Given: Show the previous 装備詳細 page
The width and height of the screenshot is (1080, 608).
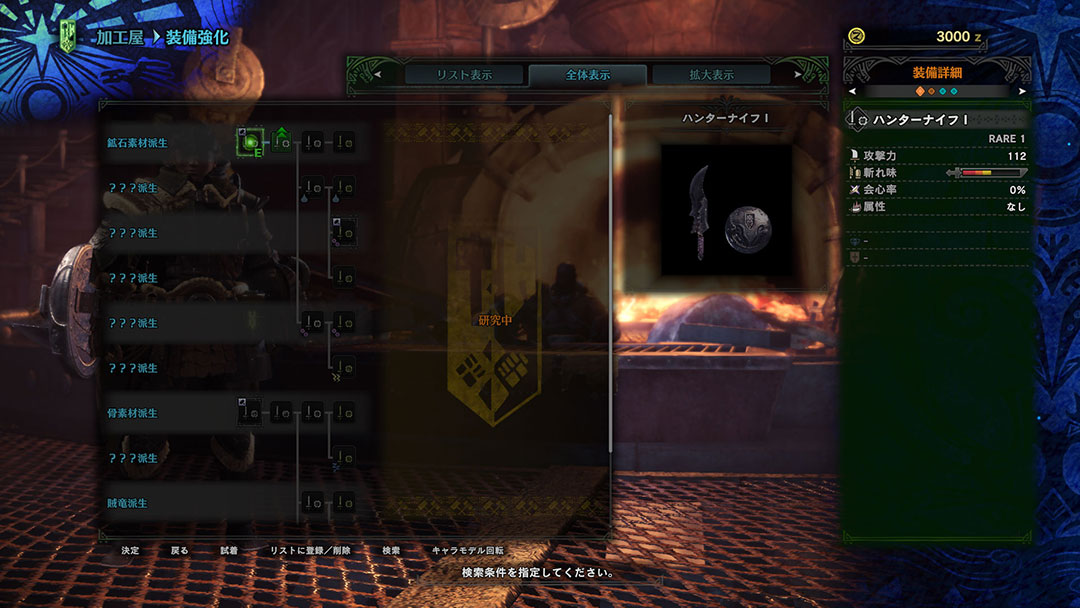Looking at the screenshot, I should (x=853, y=91).
